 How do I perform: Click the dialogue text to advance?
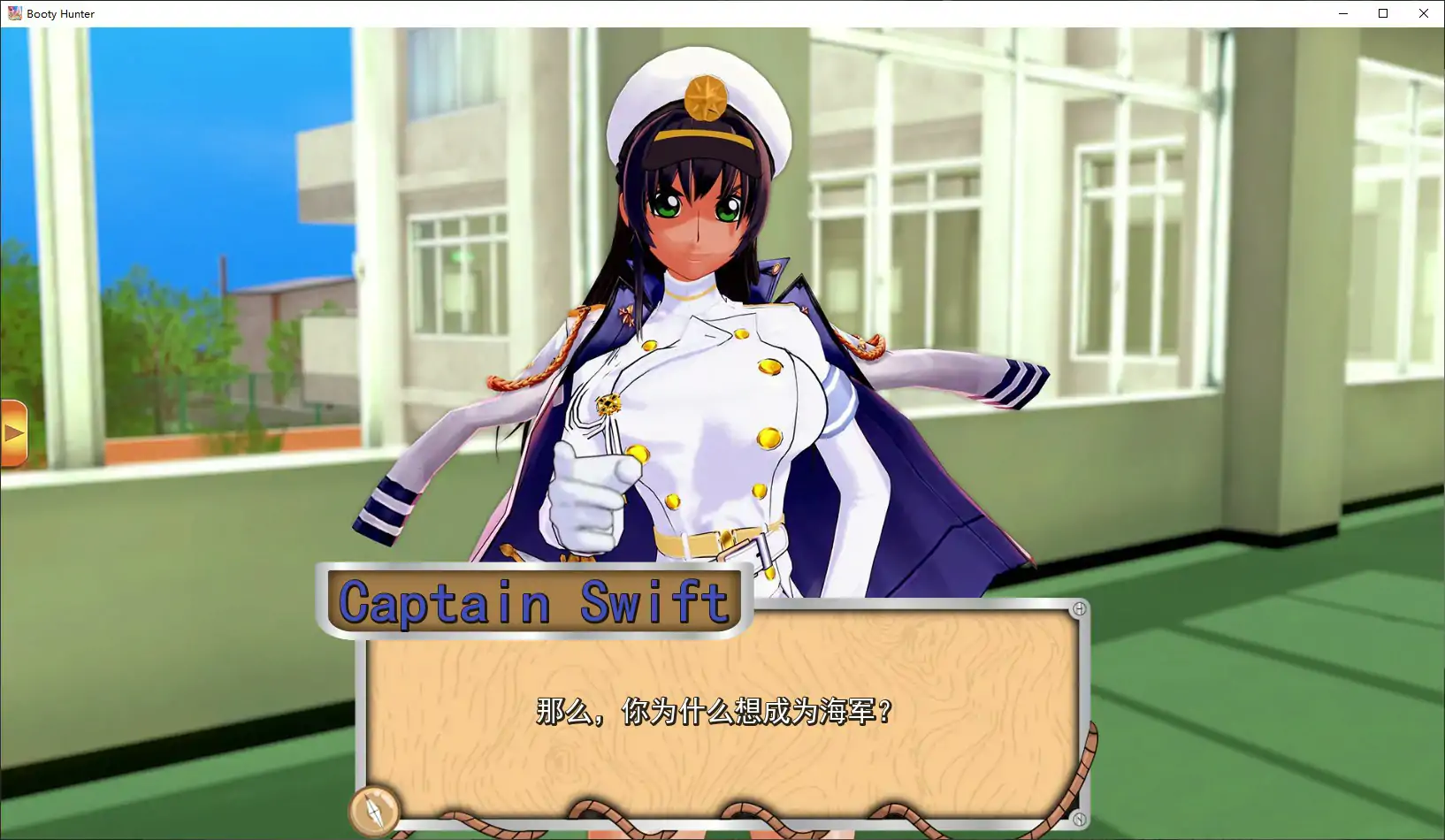click(x=713, y=710)
